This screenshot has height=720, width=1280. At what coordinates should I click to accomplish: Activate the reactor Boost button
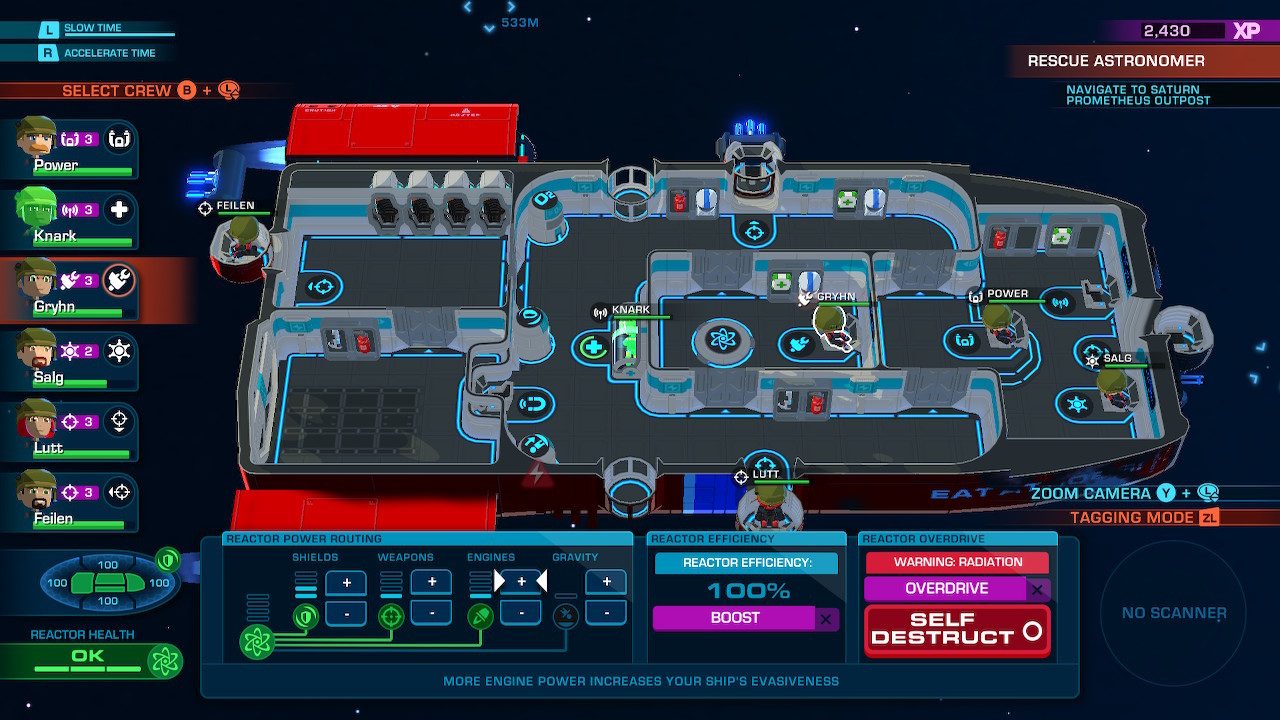click(x=735, y=618)
